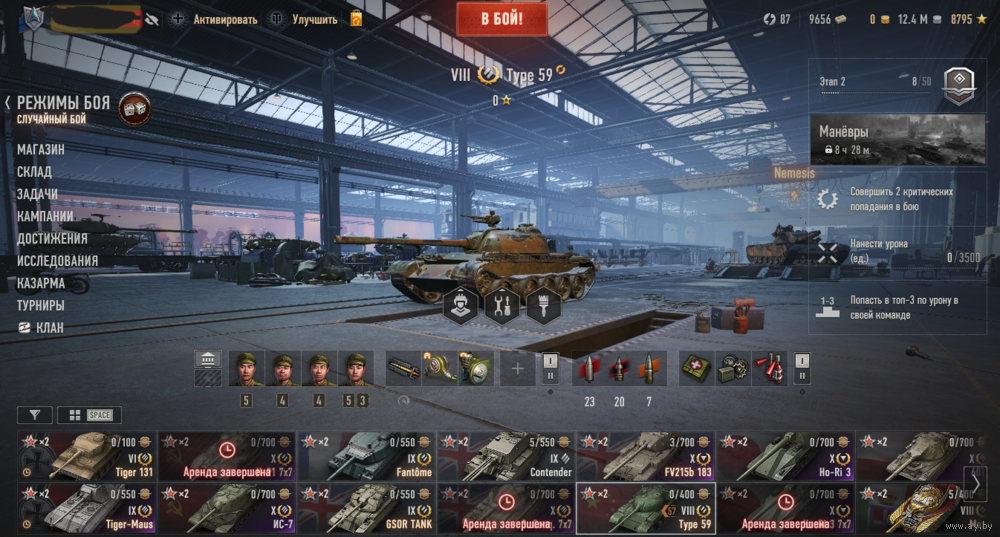Select the Tiger 131 tank in carousel
Image resolution: width=1000 pixels, height=537 pixels.
[x=86, y=456]
